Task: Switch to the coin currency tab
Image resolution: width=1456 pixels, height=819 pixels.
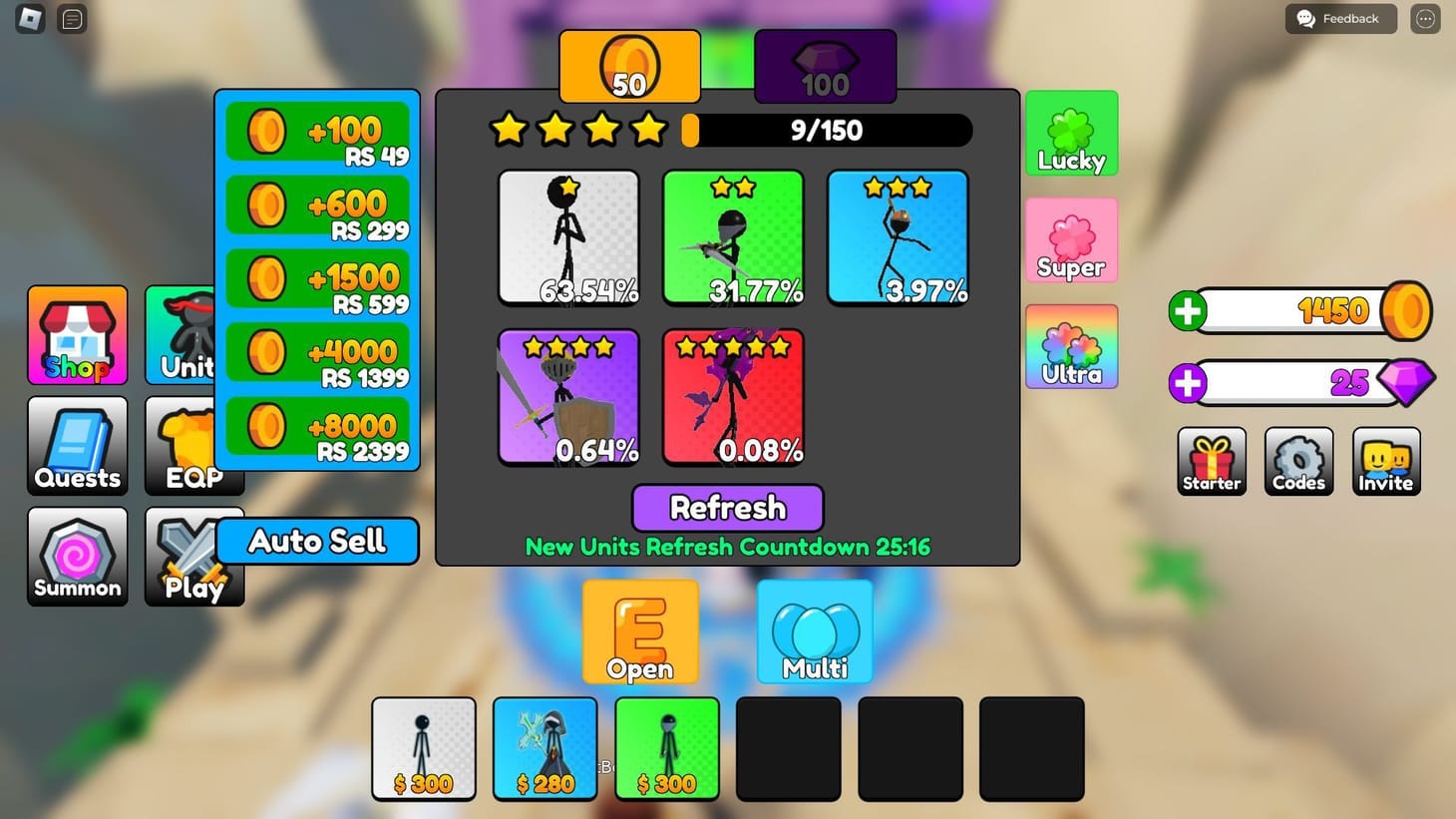Action: (x=629, y=66)
